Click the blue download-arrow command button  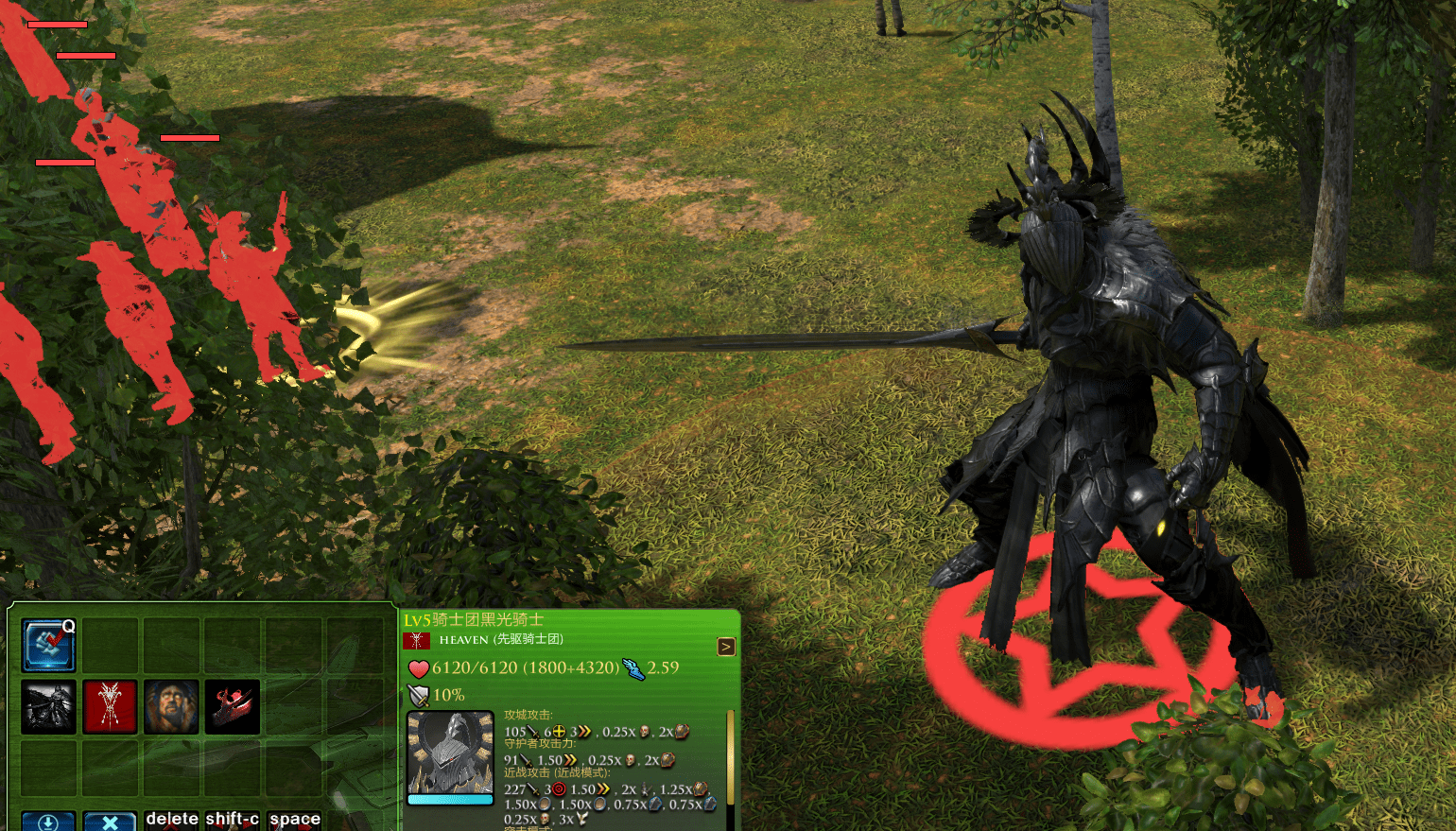point(48,822)
